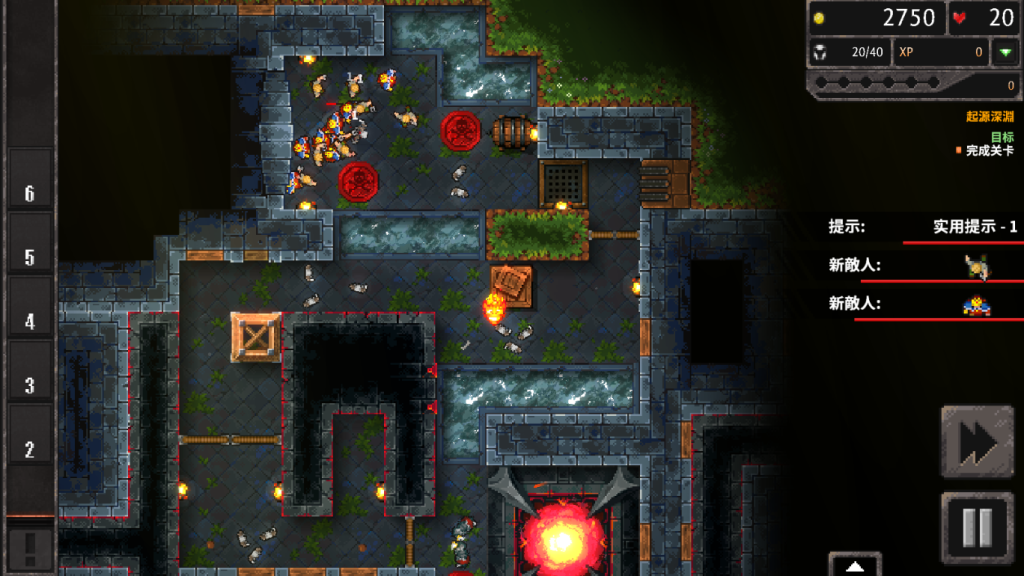Click the 完成关卡 objective tracker
Image resolution: width=1024 pixels, height=576 pixels.
pos(987,151)
